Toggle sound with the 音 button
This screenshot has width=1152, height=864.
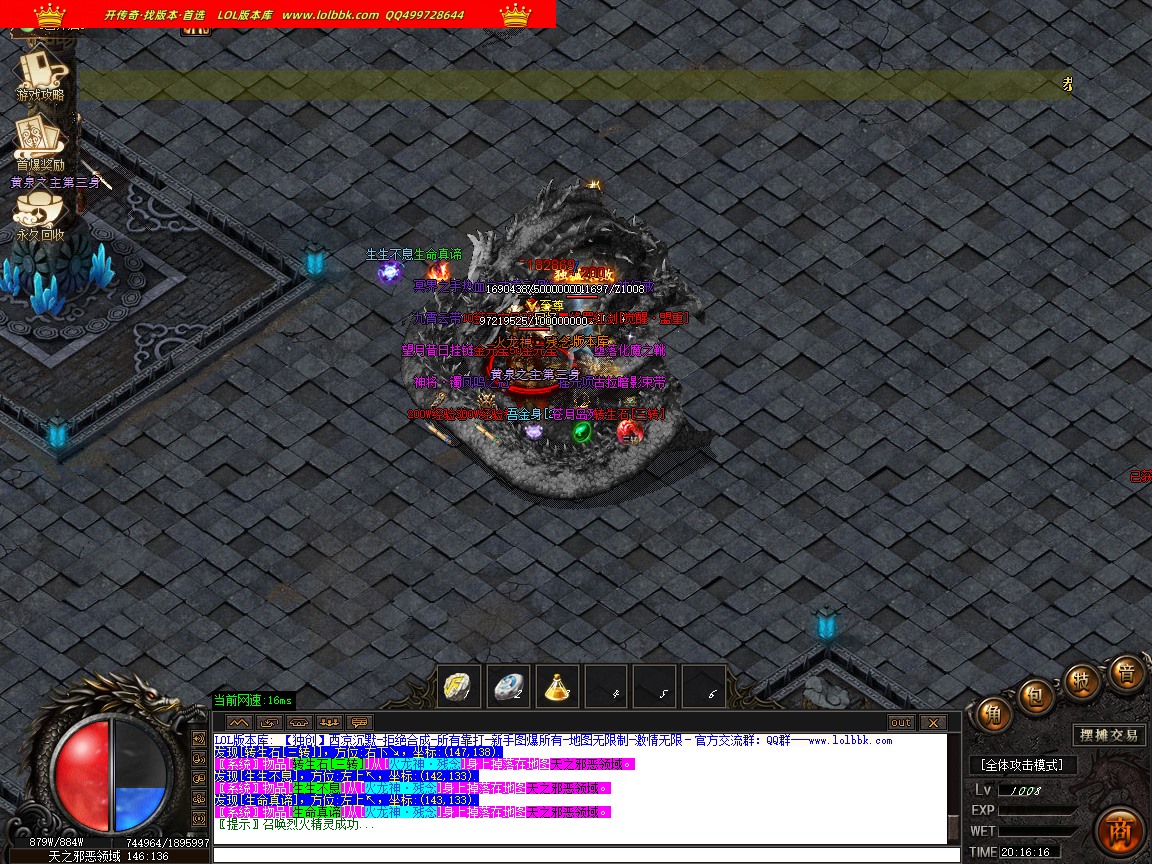pos(1127,673)
